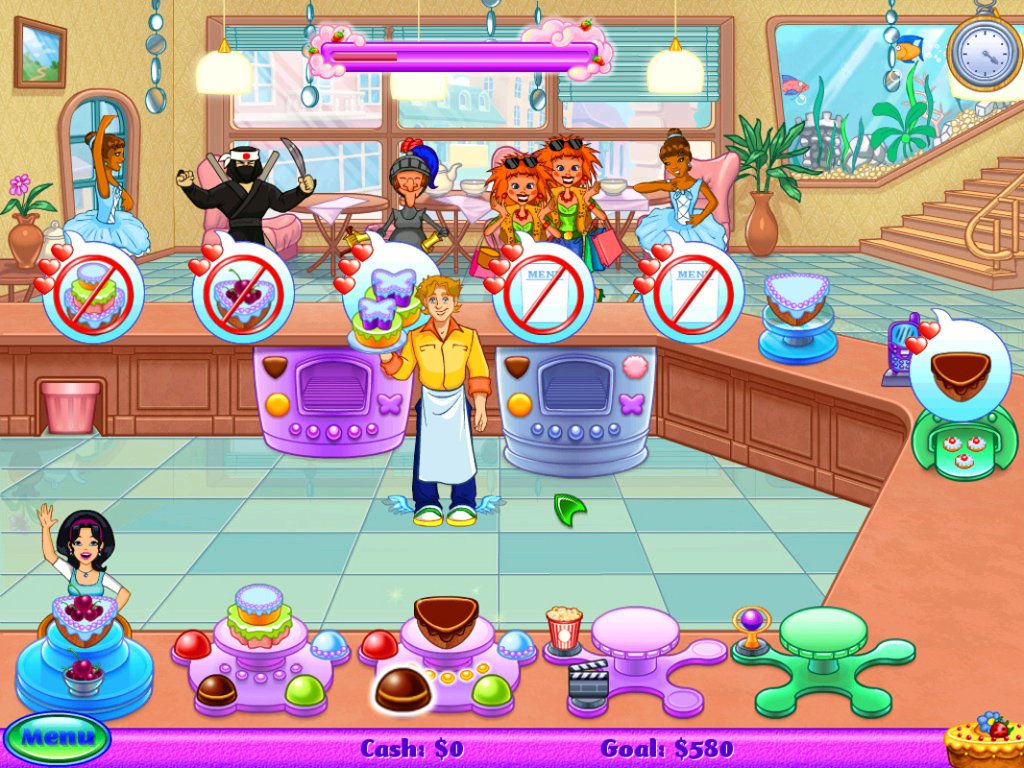Screen dimensions: 1024x768
Task: Choose the butterfly shape on the silver oven
Action: (630, 403)
